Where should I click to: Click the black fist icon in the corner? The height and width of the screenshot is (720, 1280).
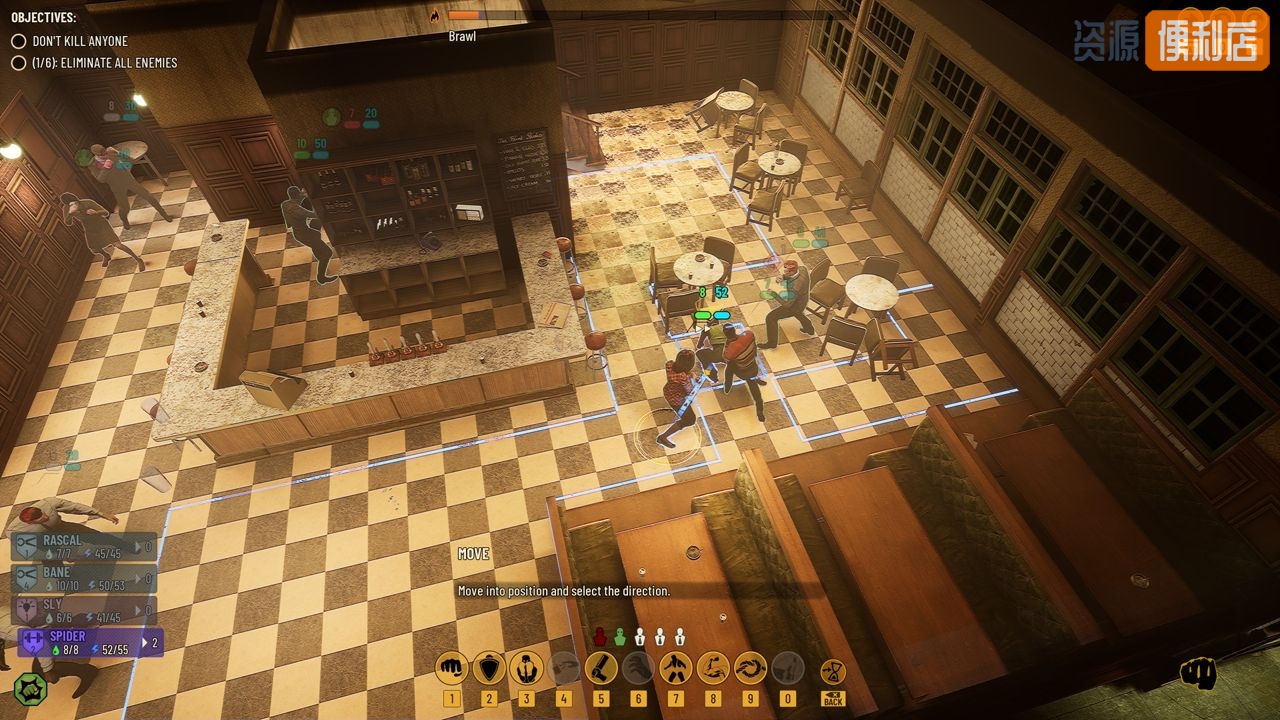coord(1198,673)
